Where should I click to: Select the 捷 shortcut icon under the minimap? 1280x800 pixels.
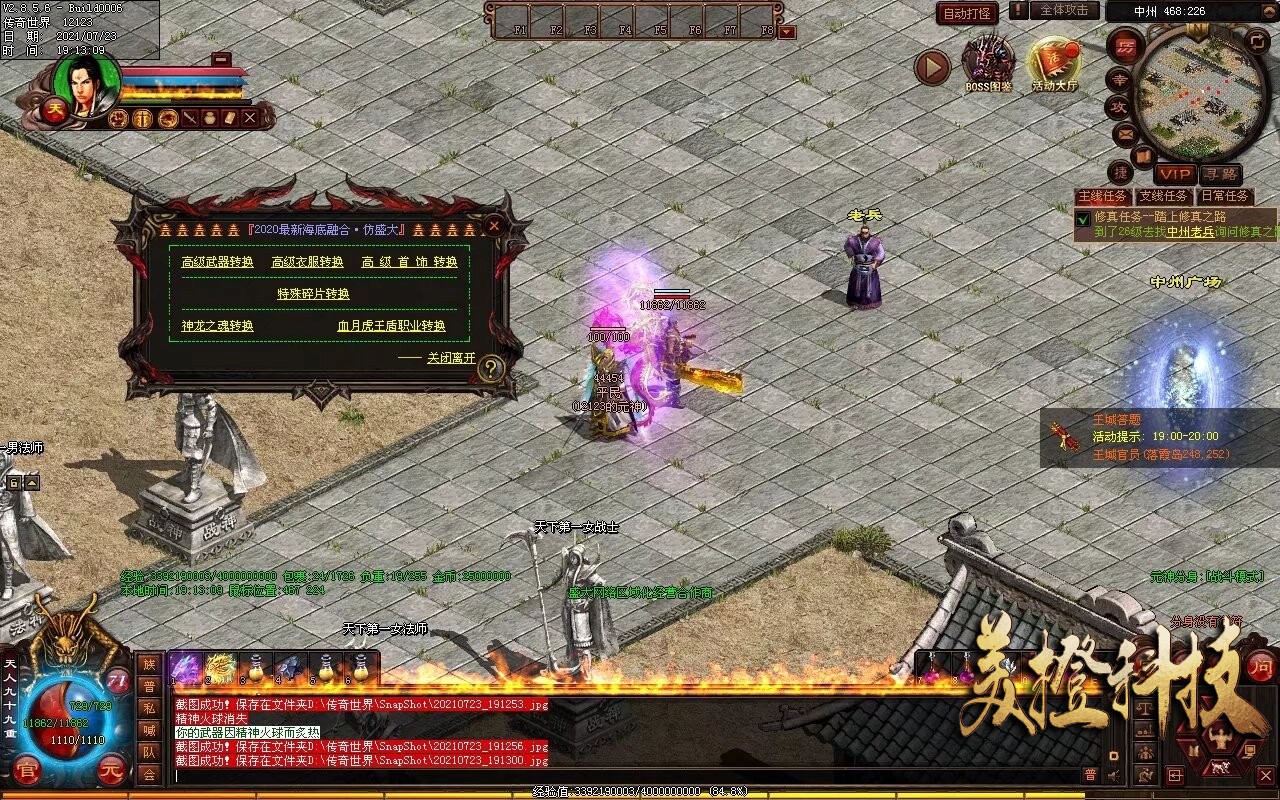(1120, 172)
